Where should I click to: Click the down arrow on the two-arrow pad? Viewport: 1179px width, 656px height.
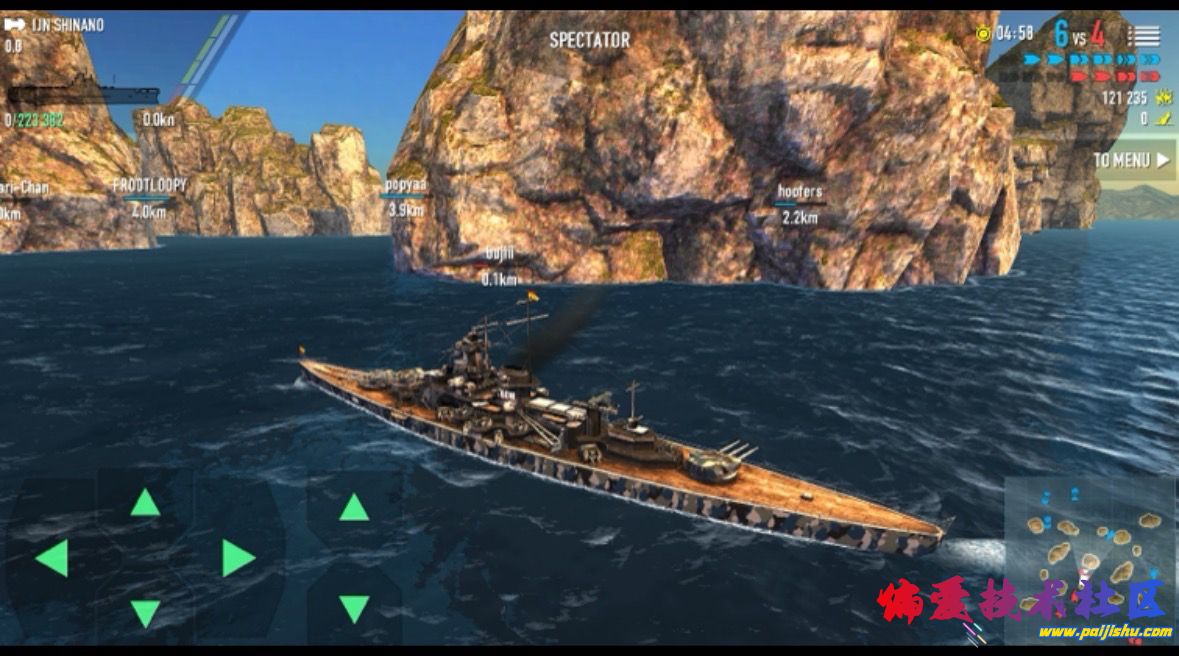(354, 608)
